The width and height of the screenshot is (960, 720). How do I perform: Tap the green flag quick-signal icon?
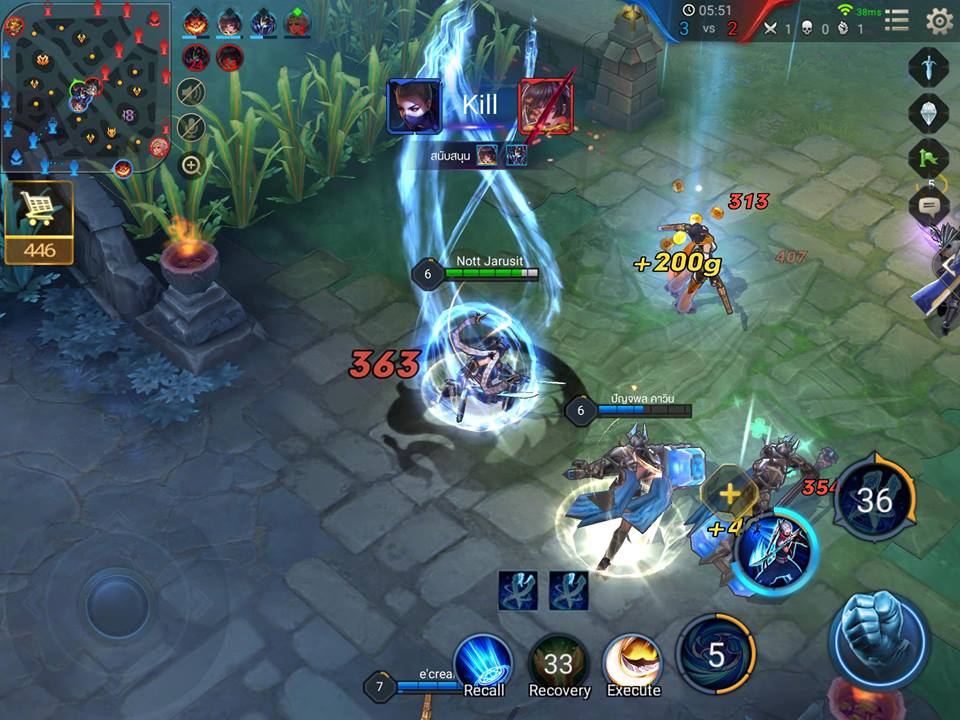928,158
